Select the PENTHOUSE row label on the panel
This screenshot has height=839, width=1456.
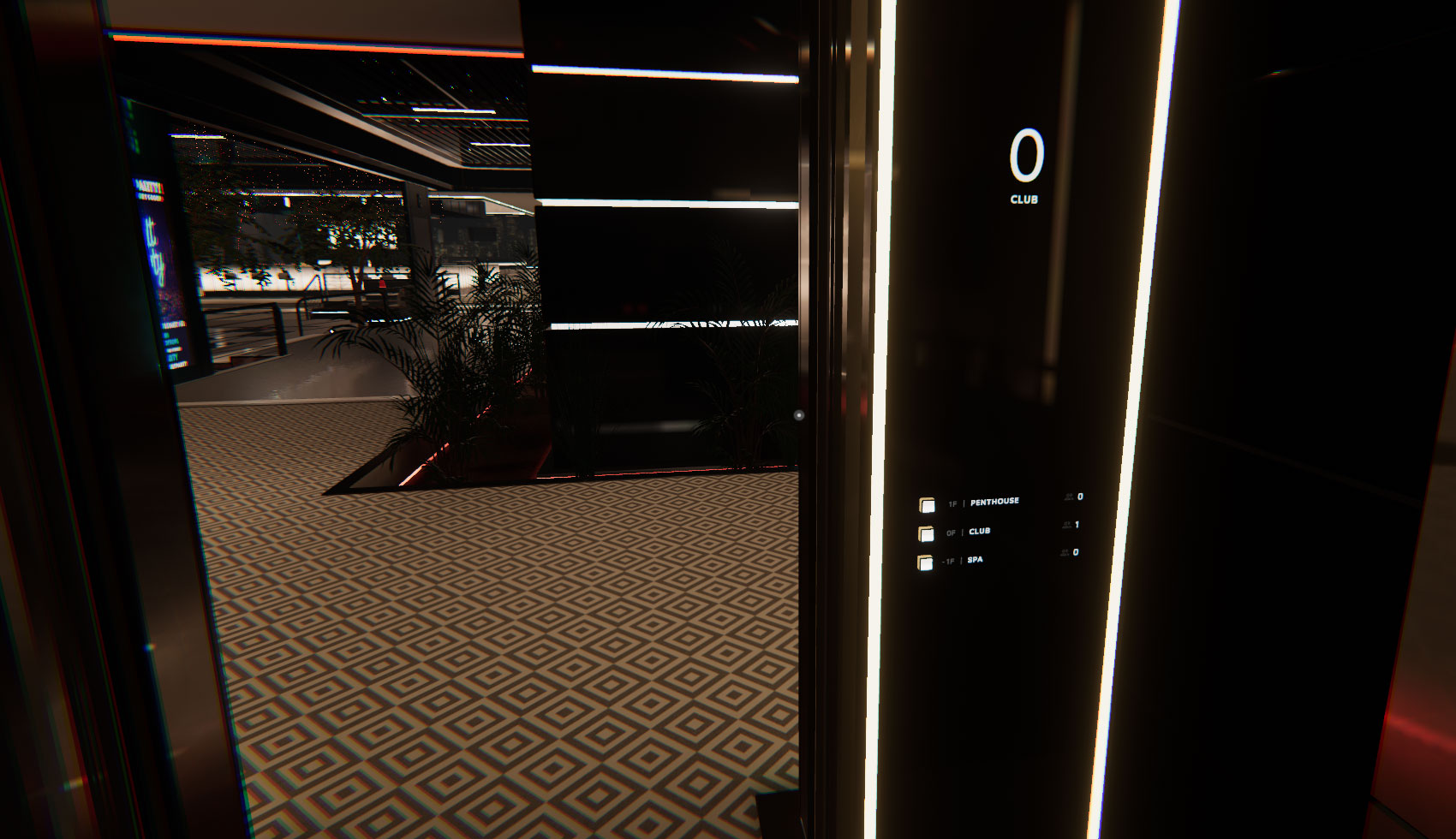(995, 501)
